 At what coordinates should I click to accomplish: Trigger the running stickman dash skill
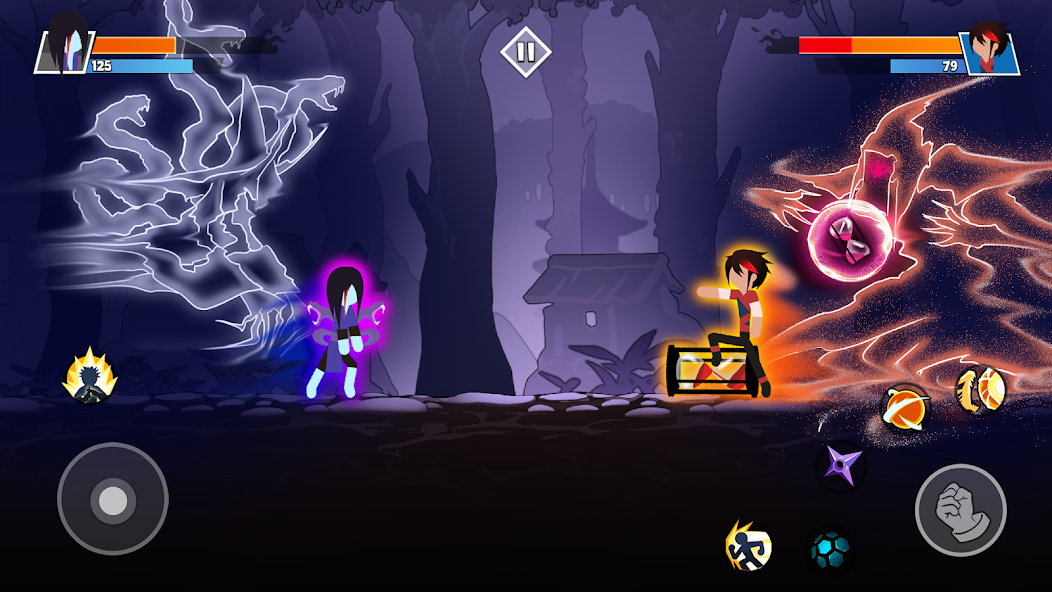coord(748,546)
